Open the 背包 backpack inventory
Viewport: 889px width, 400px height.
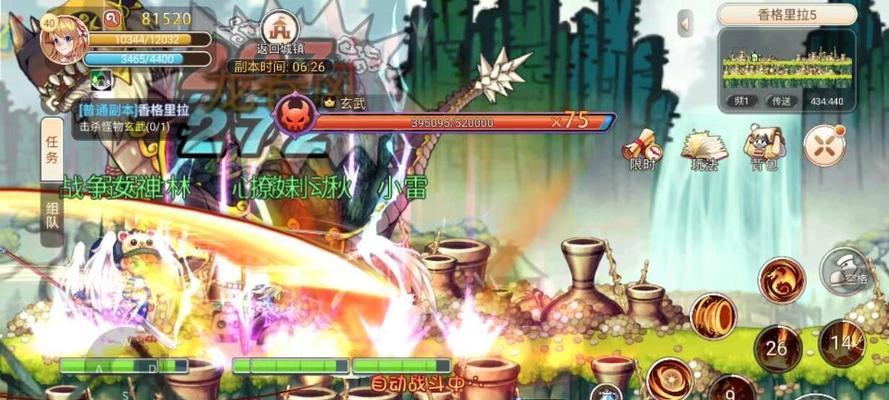point(764,146)
